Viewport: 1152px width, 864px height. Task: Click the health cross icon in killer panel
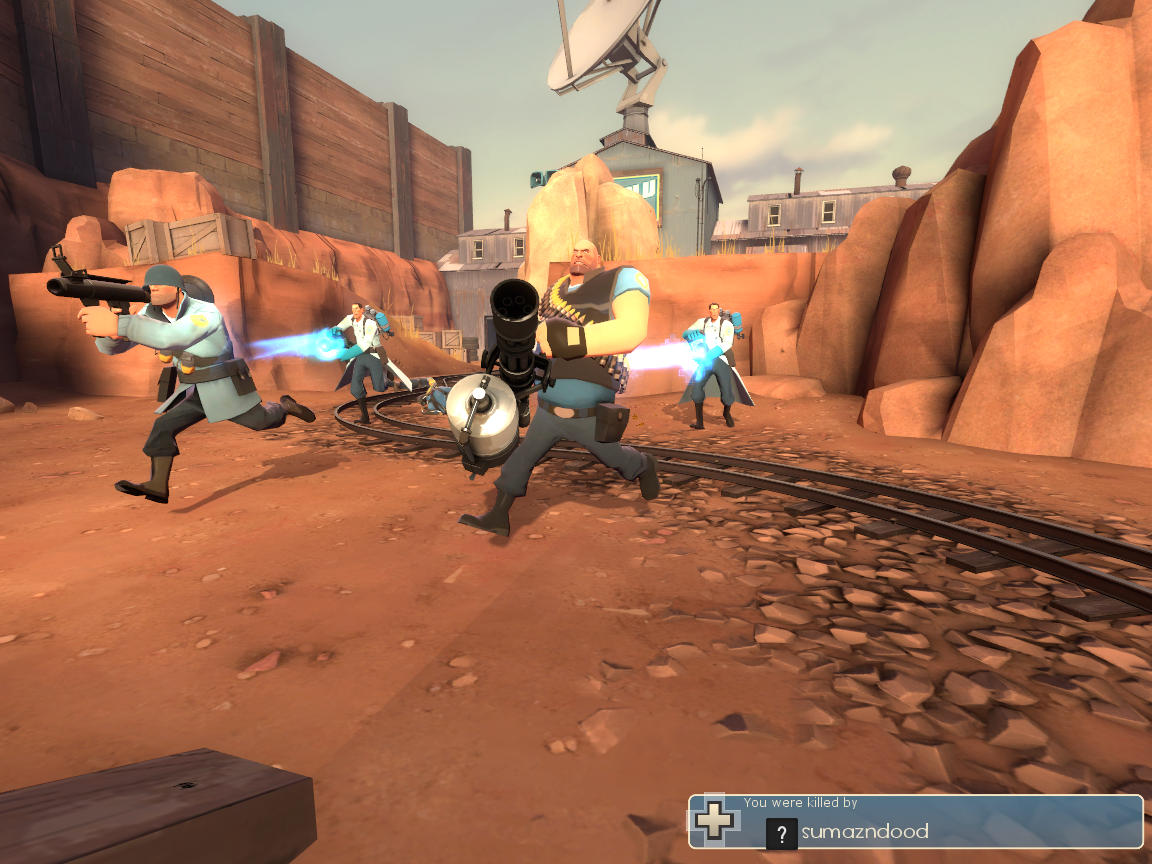pos(715,819)
